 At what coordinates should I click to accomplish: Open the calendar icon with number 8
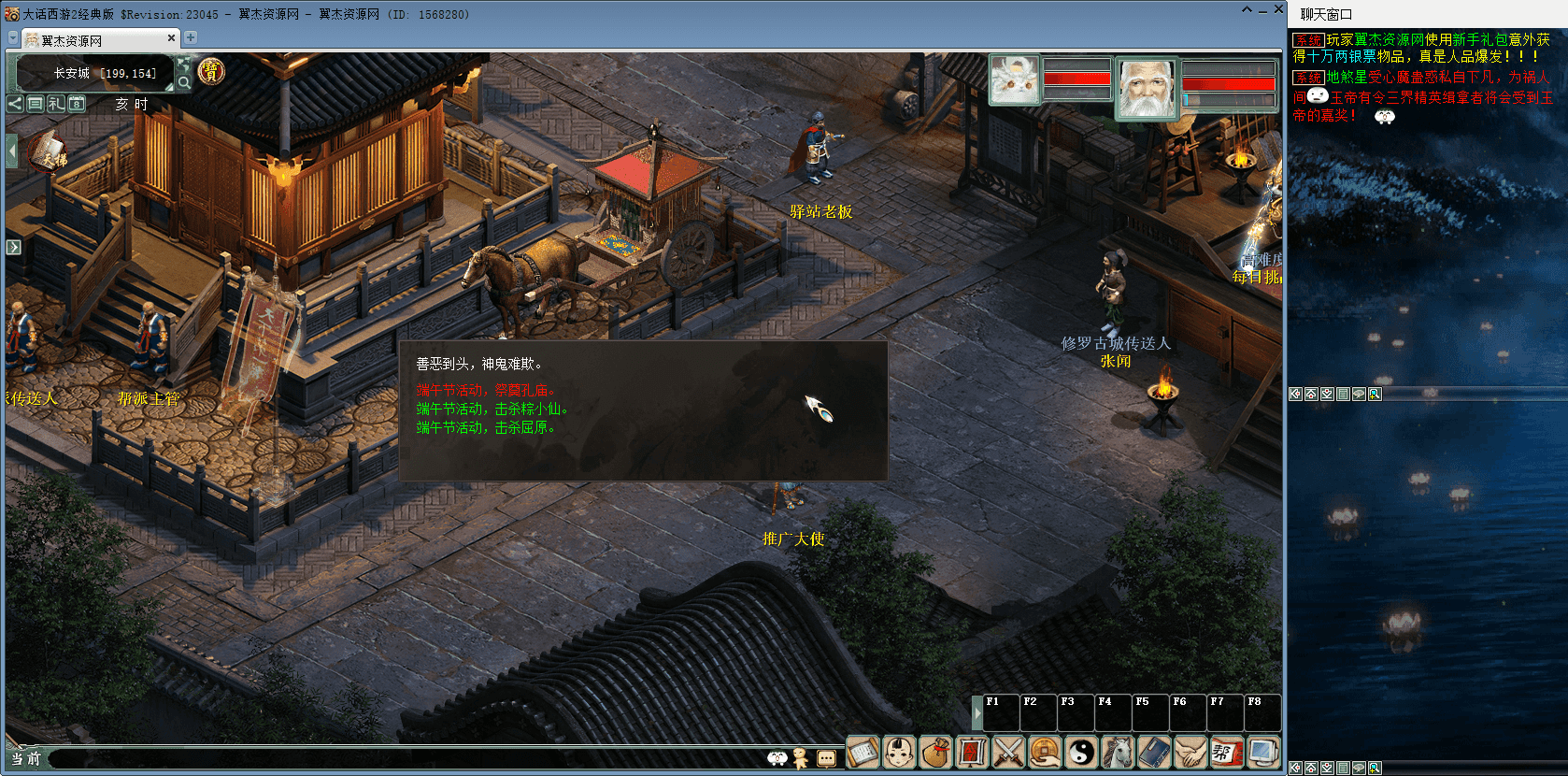pos(77,104)
